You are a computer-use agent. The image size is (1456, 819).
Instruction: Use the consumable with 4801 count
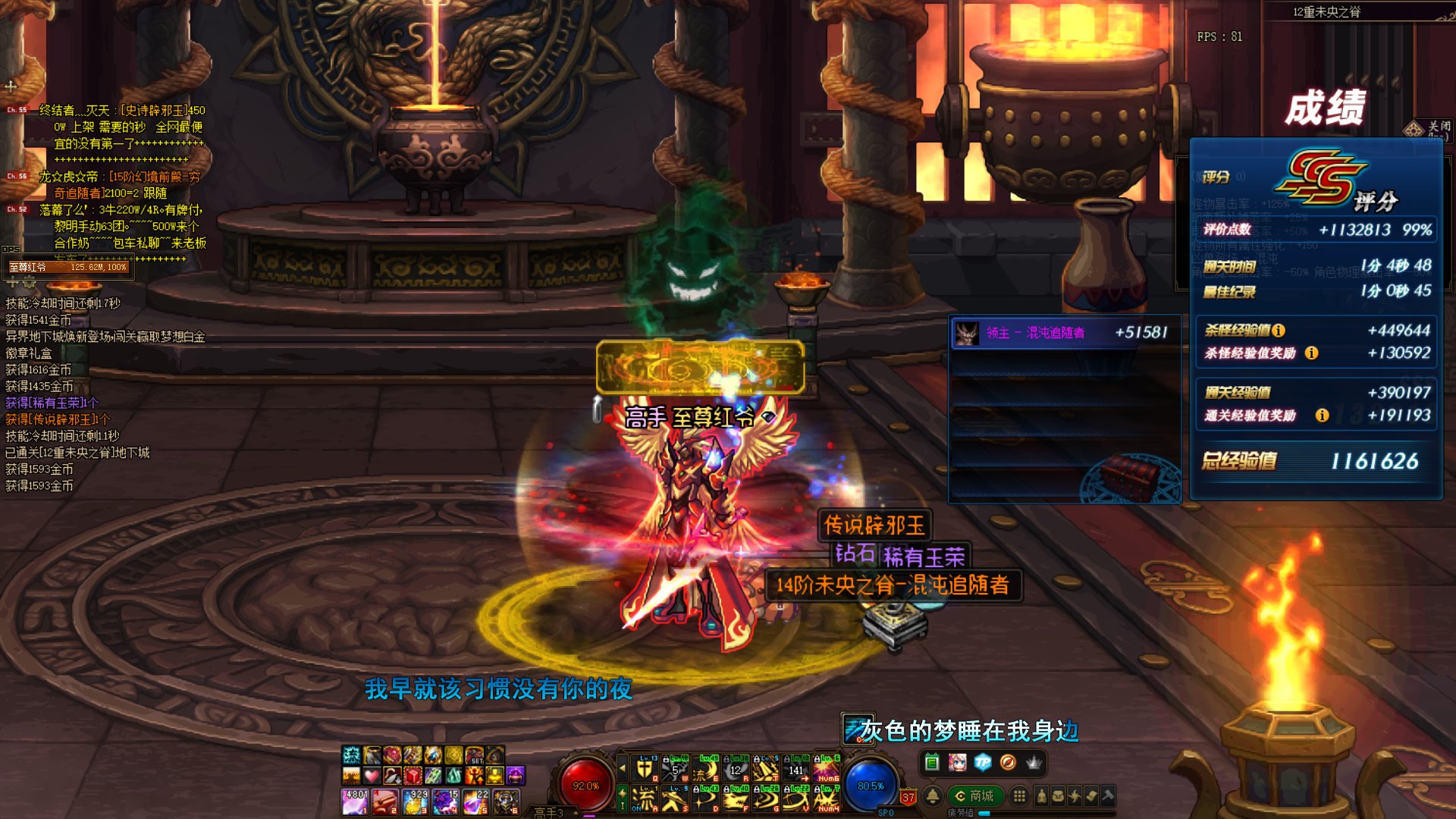click(x=355, y=802)
